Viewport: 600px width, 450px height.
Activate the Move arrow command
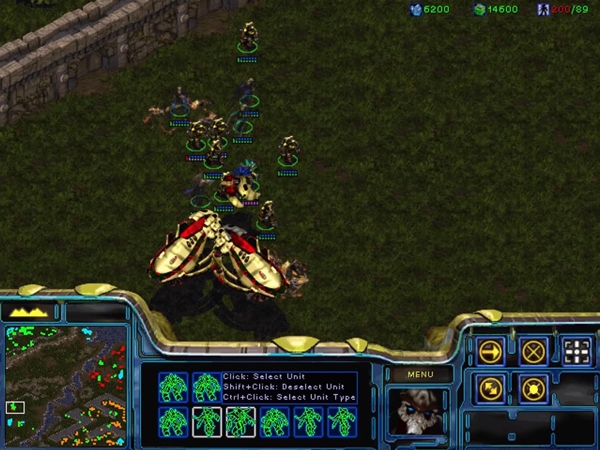(491, 351)
